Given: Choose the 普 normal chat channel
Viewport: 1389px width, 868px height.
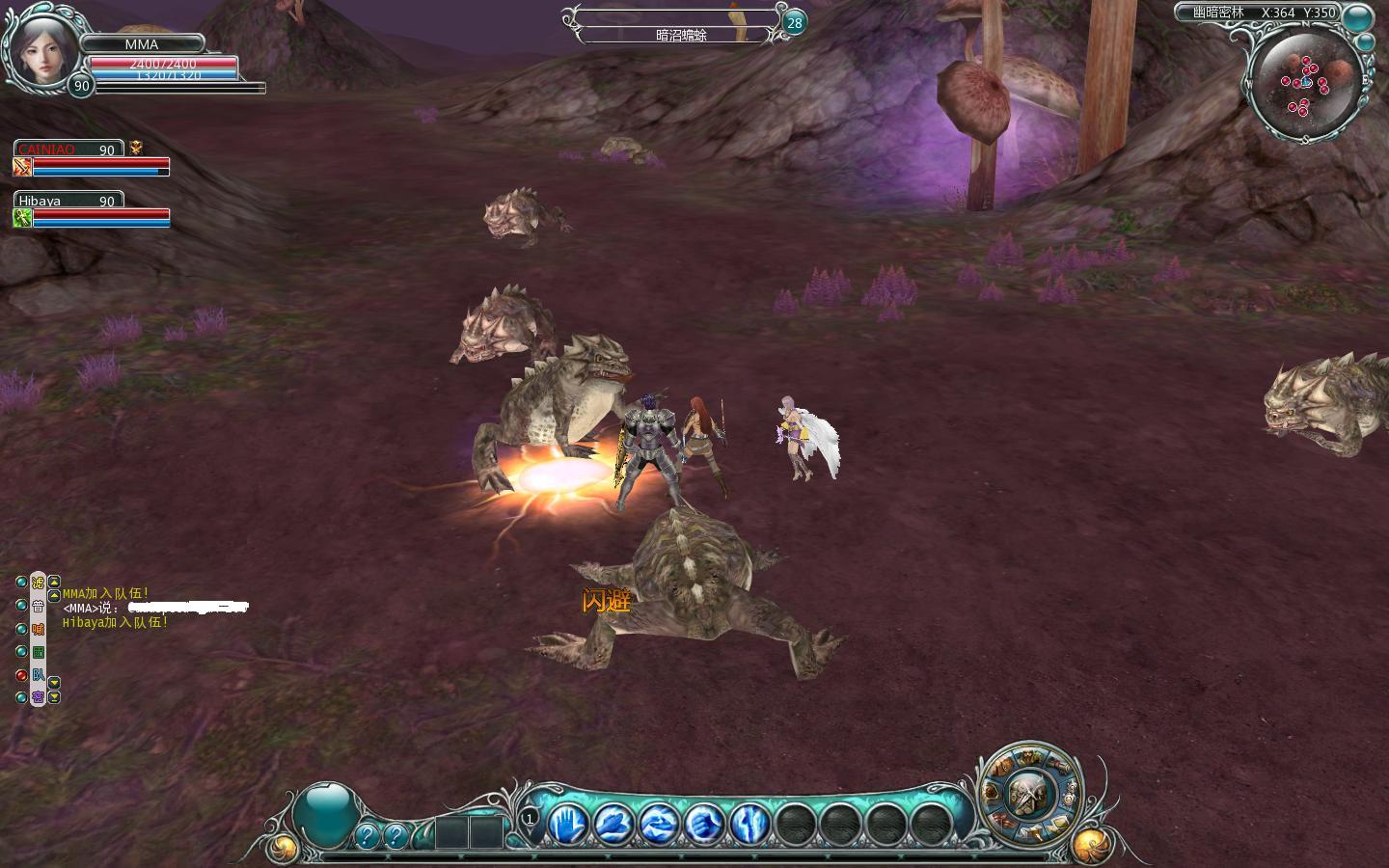Looking at the screenshot, I should point(39,606).
